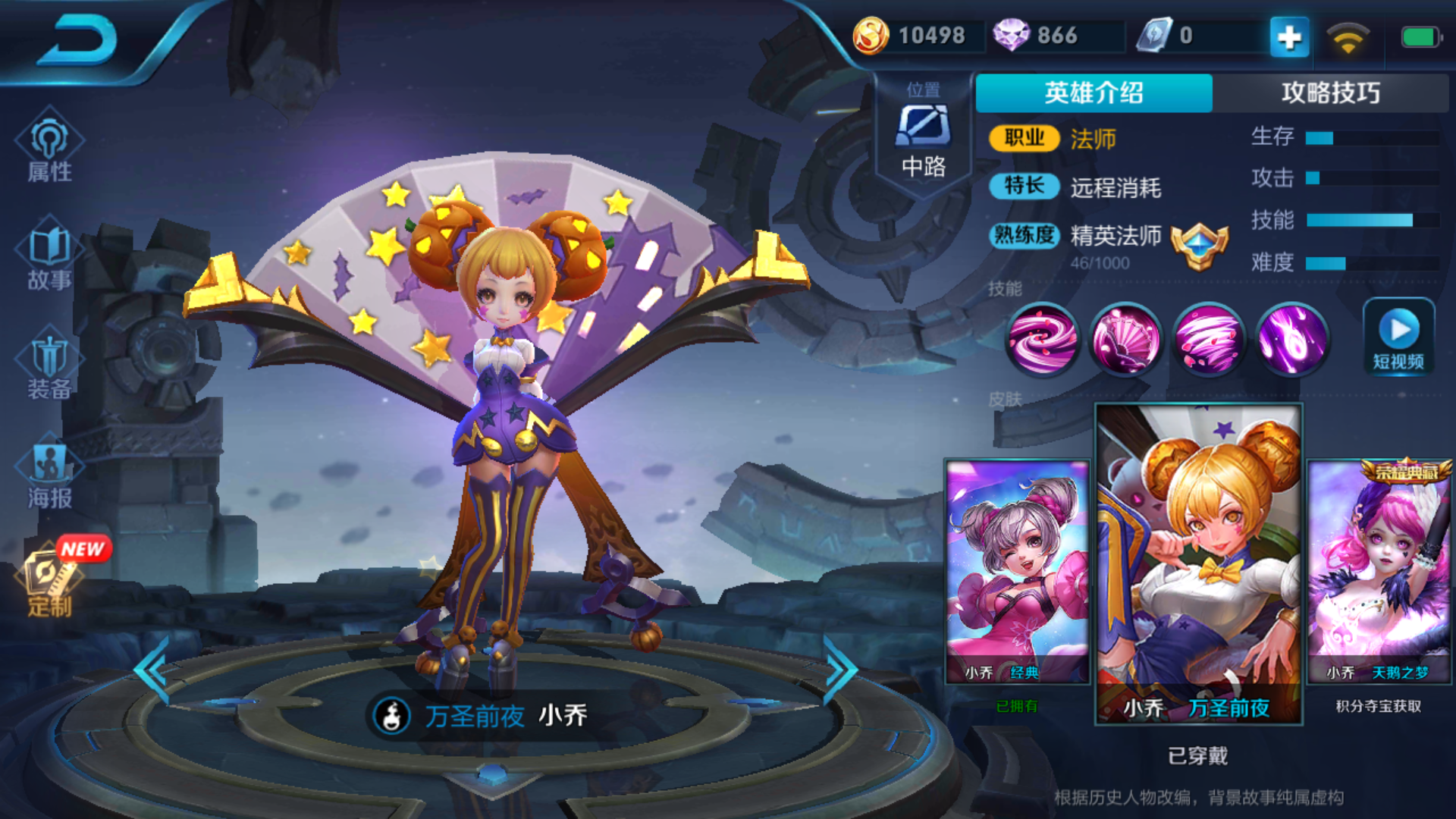Play the 短视频 short video

pyautogui.click(x=1398, y=337)
